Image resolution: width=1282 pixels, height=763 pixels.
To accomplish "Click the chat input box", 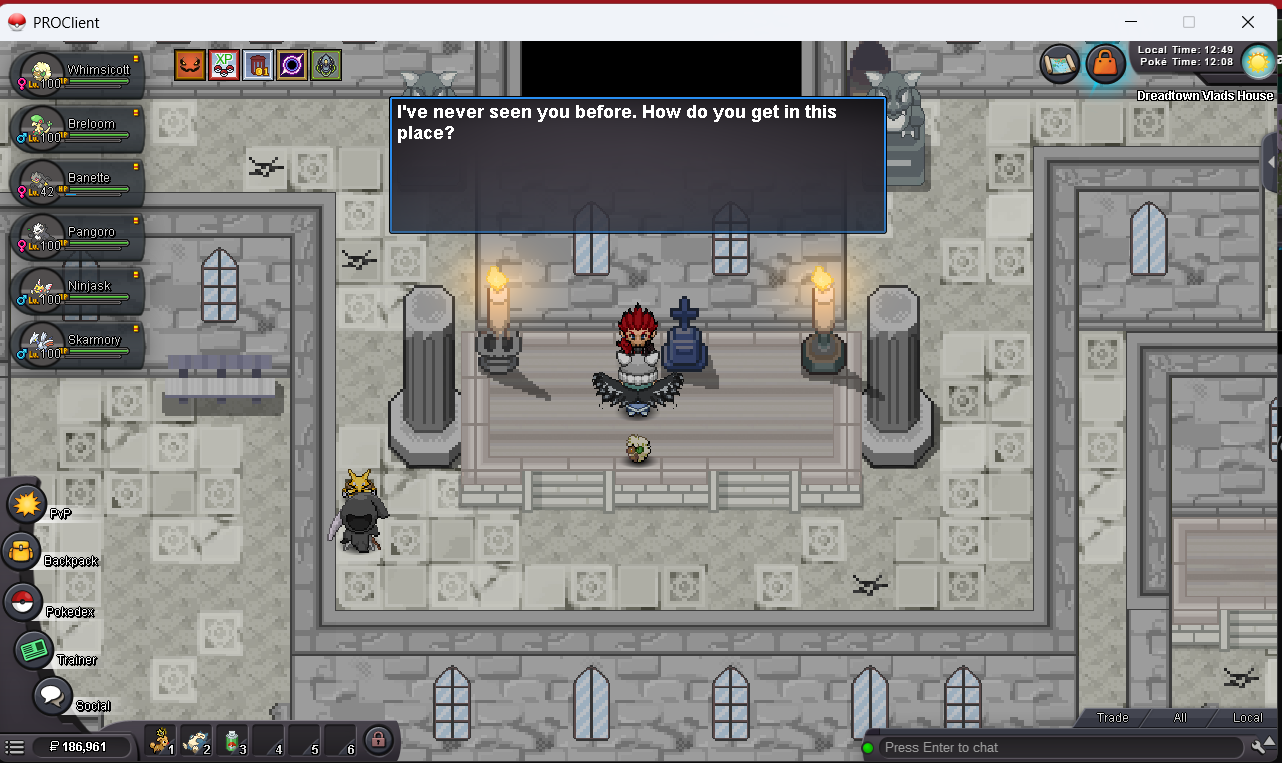I will click(1060, 747).
